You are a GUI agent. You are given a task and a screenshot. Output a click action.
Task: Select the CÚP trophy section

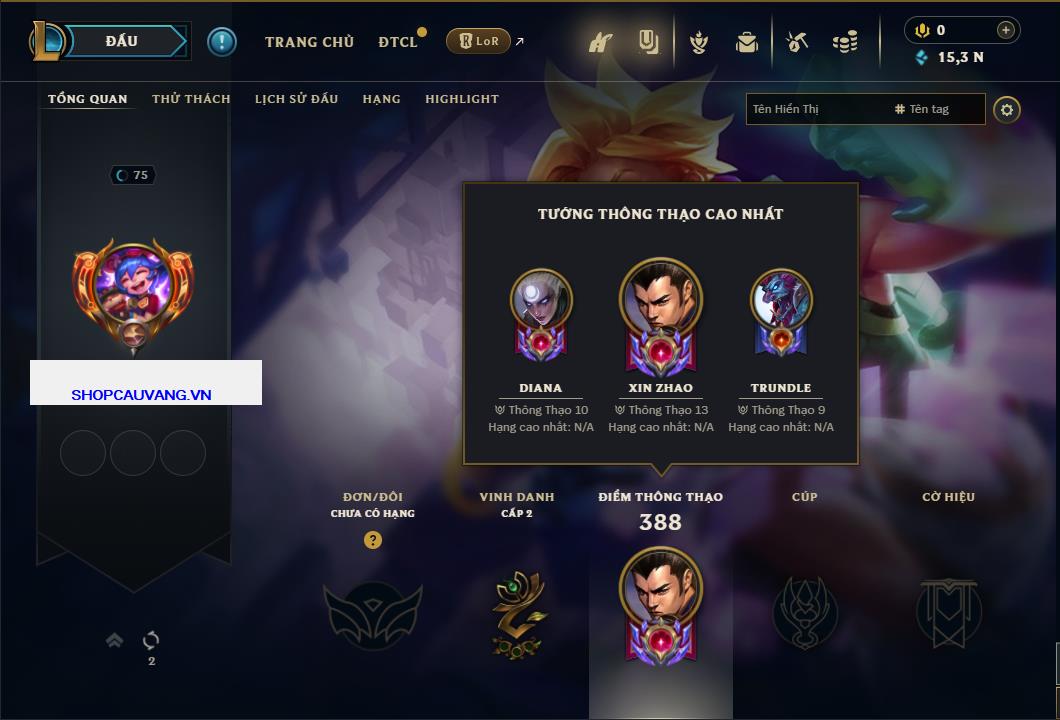(x=805, y=612)
